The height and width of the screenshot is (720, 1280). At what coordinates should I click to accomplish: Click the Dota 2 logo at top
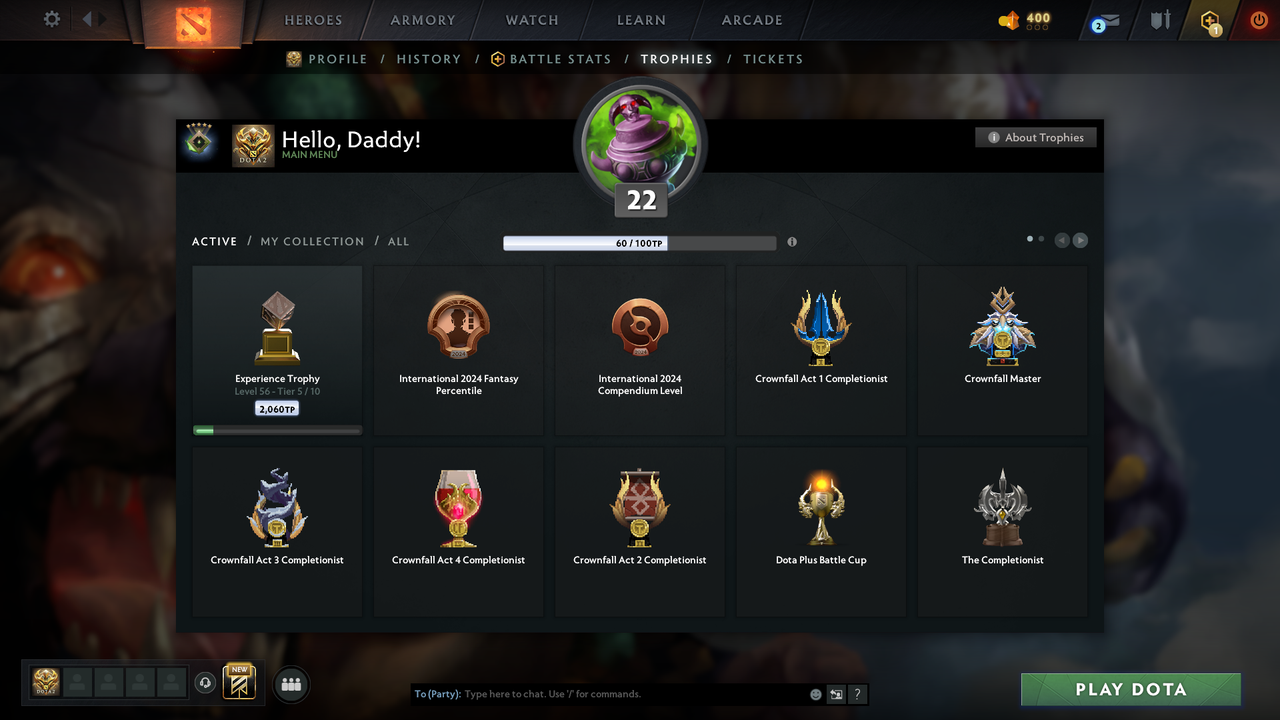[x=193, y=23]
